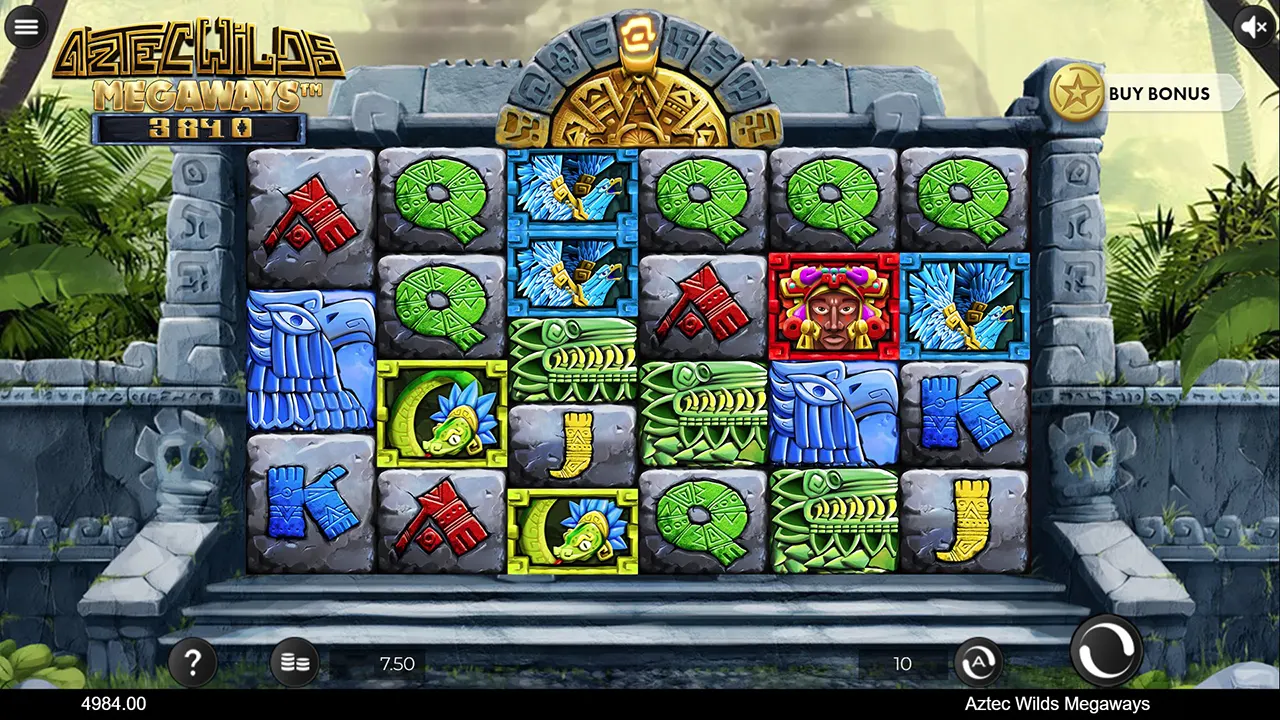Click the Buy Bonus button
The image size is (1280, 720).
1145,93
